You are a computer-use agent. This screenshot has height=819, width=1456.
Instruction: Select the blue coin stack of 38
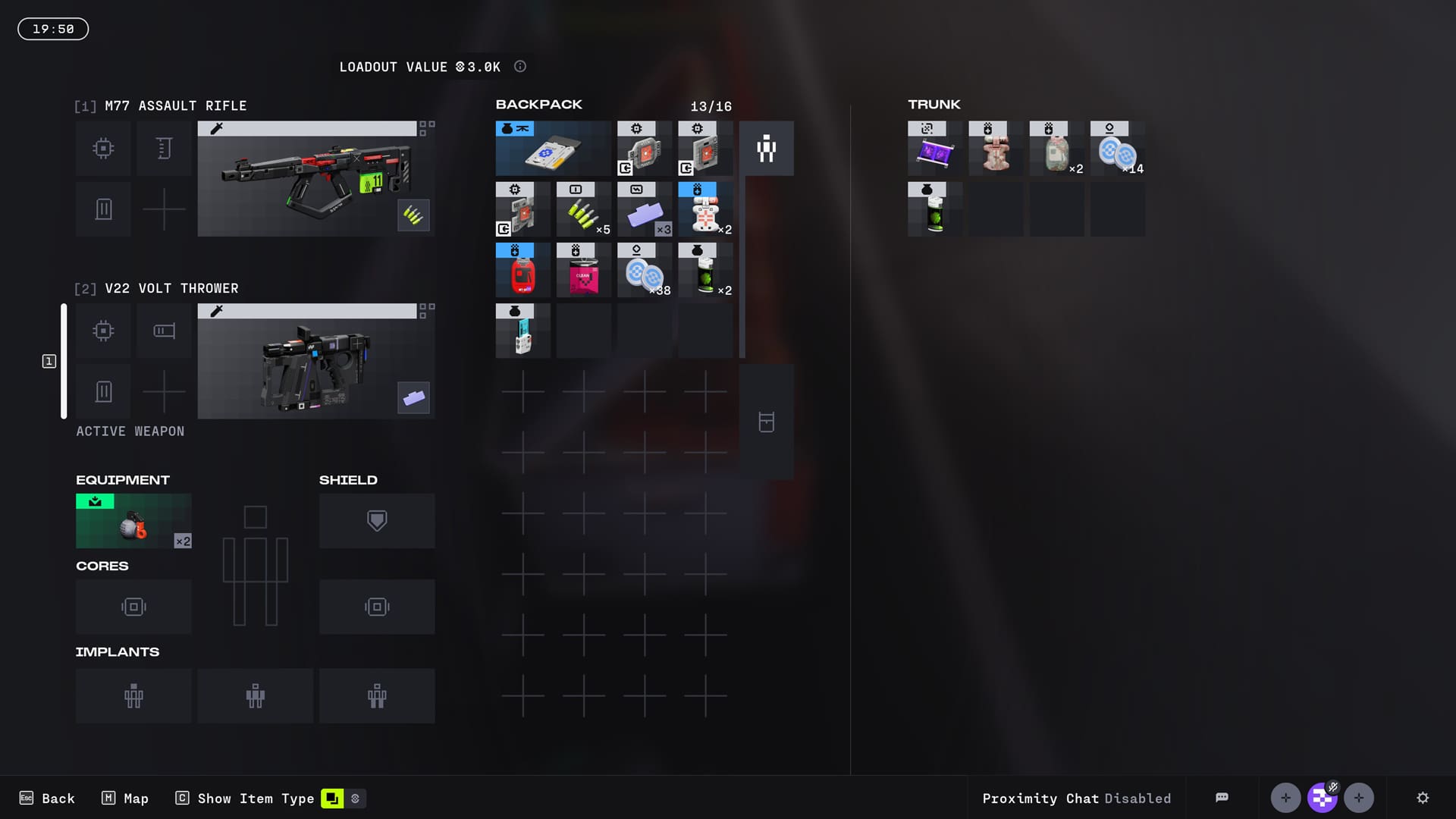coord(645,271)
